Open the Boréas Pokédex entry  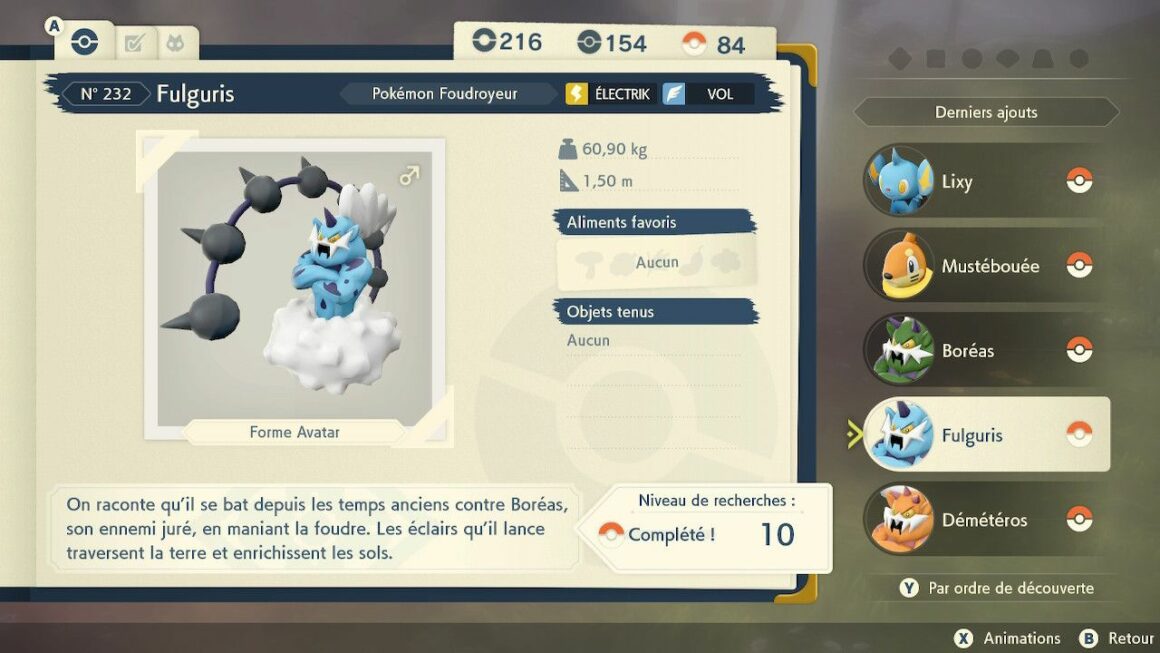pyautogui.click(x=985, y=350)
